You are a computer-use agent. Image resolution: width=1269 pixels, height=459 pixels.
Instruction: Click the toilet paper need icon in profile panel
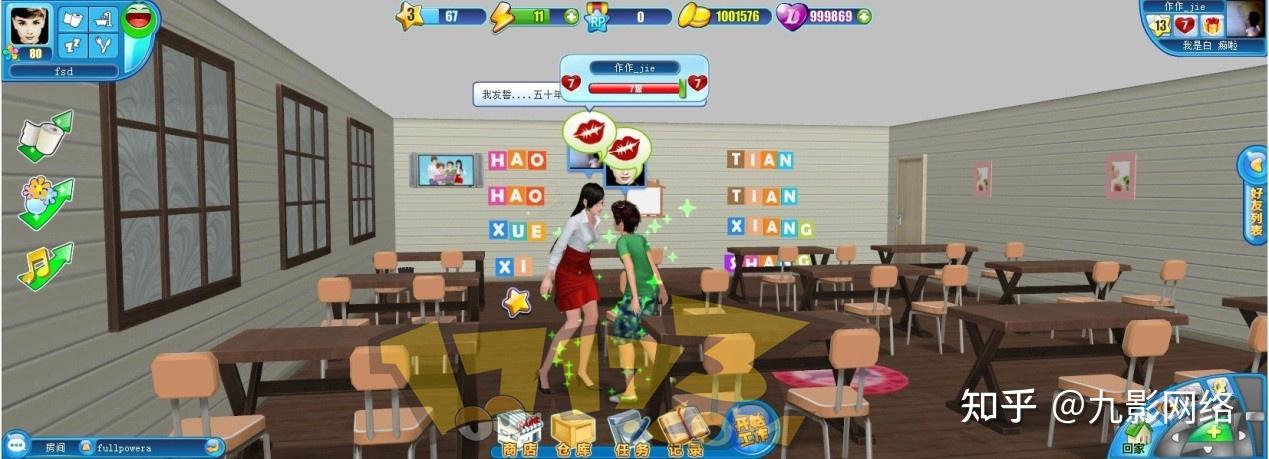(74, 19)
